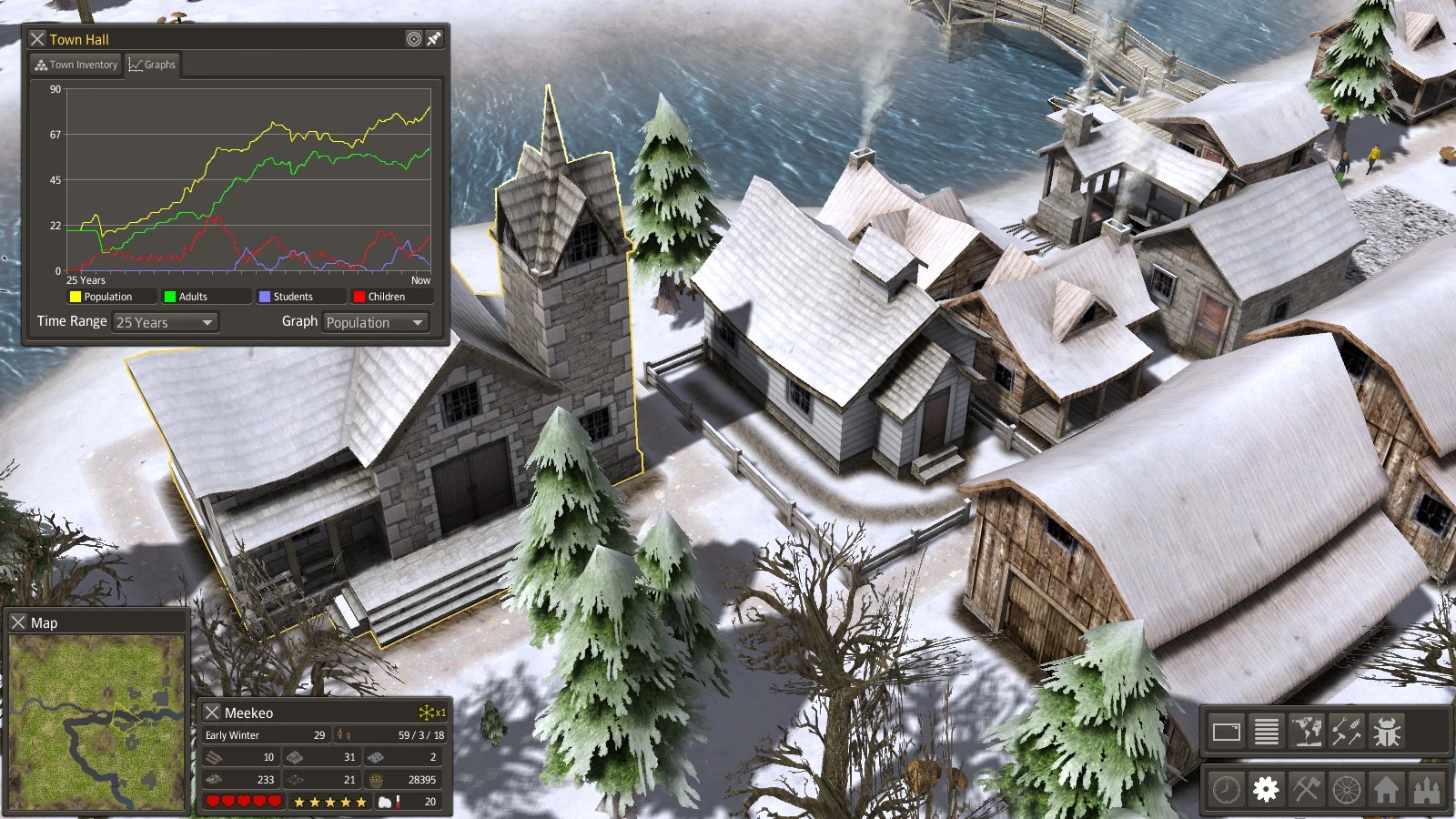Expand the house icon housing menu
This screenshot has width=1456, height=819.
tap(1387, 789)
